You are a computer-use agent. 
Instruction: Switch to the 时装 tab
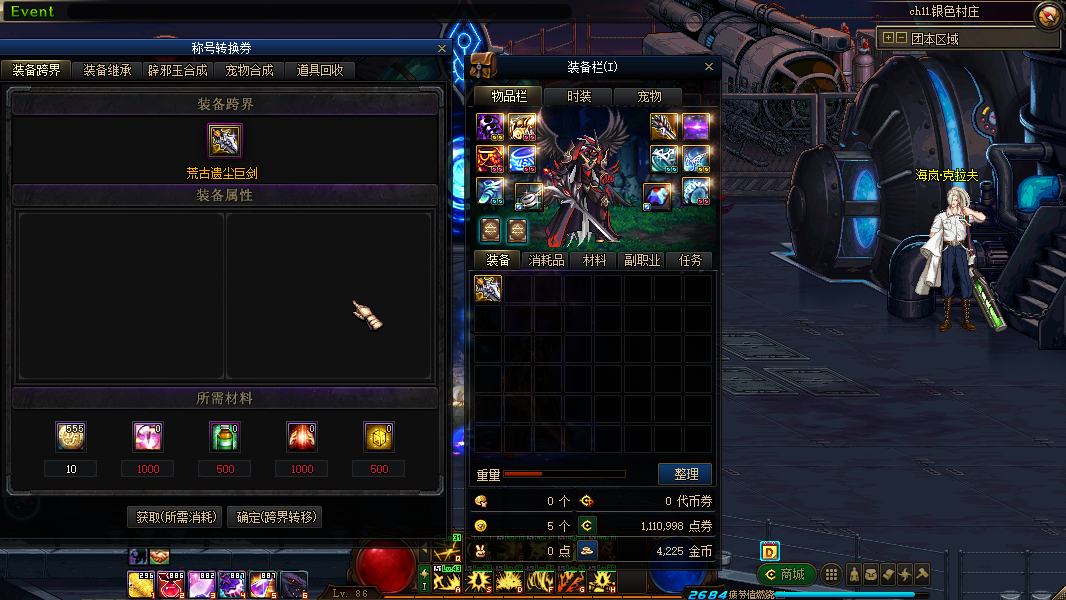[579, 96]
